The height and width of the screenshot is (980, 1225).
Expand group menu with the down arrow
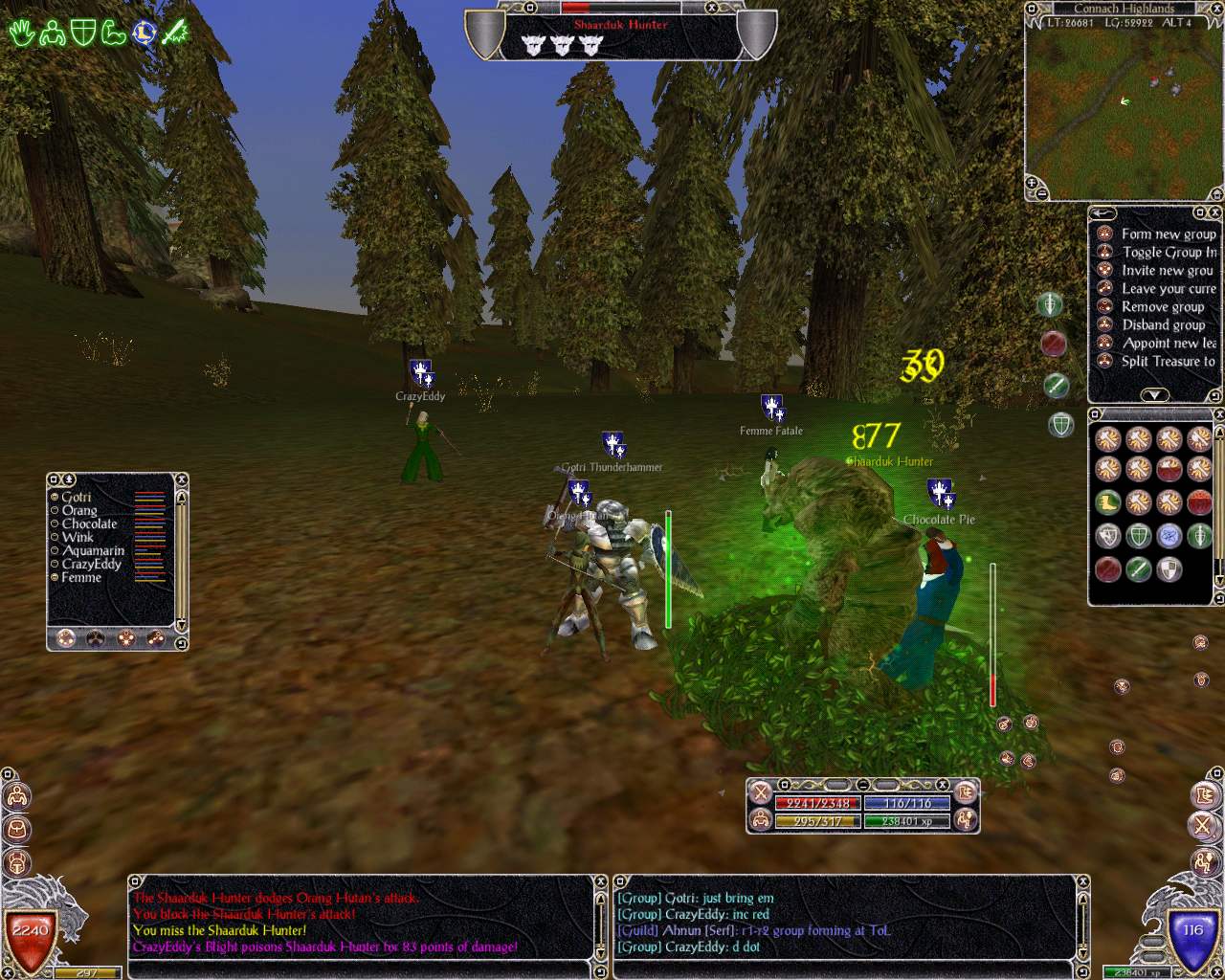click(1154, 394)
